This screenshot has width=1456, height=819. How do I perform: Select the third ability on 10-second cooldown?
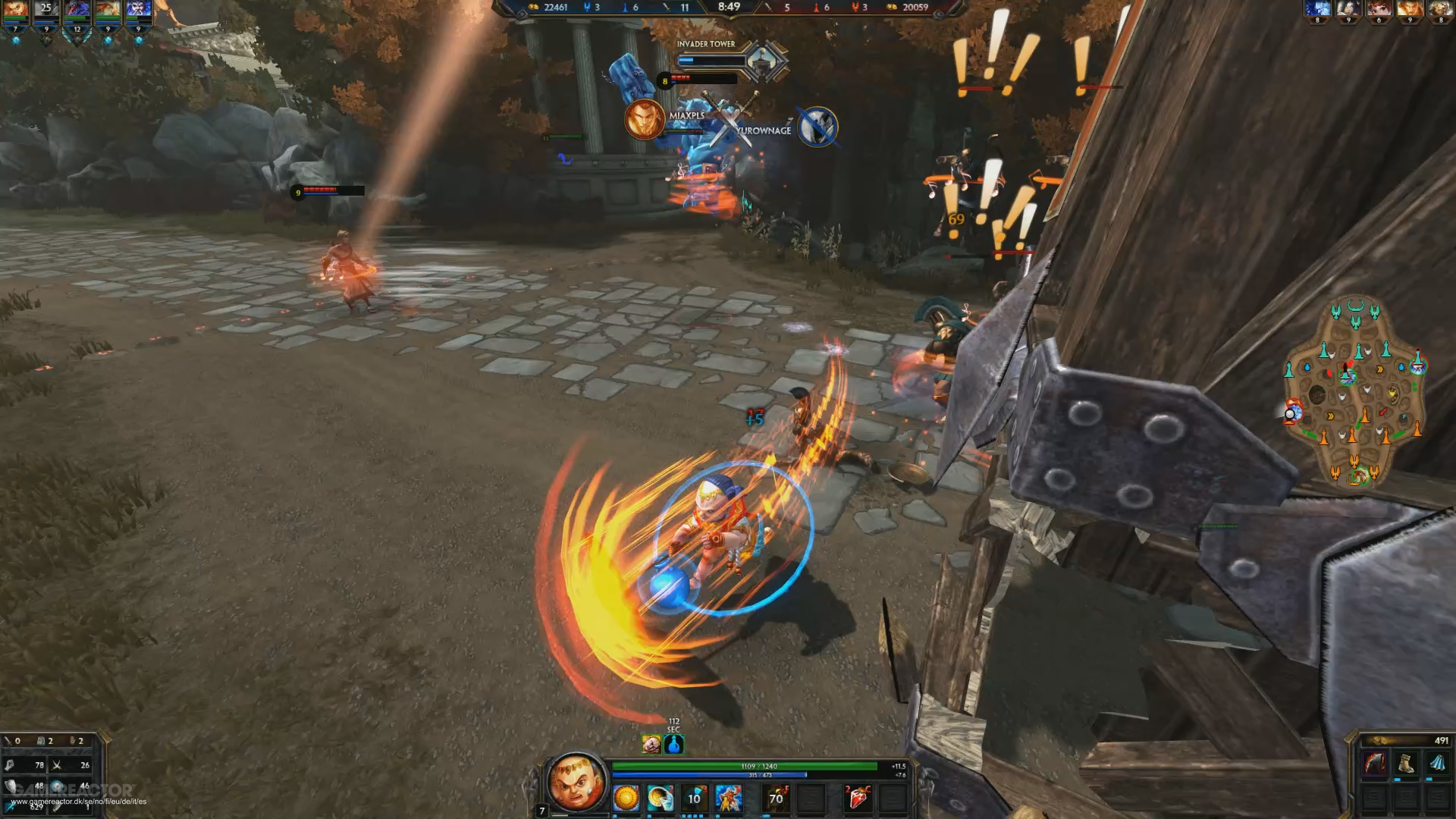[695, 798]
